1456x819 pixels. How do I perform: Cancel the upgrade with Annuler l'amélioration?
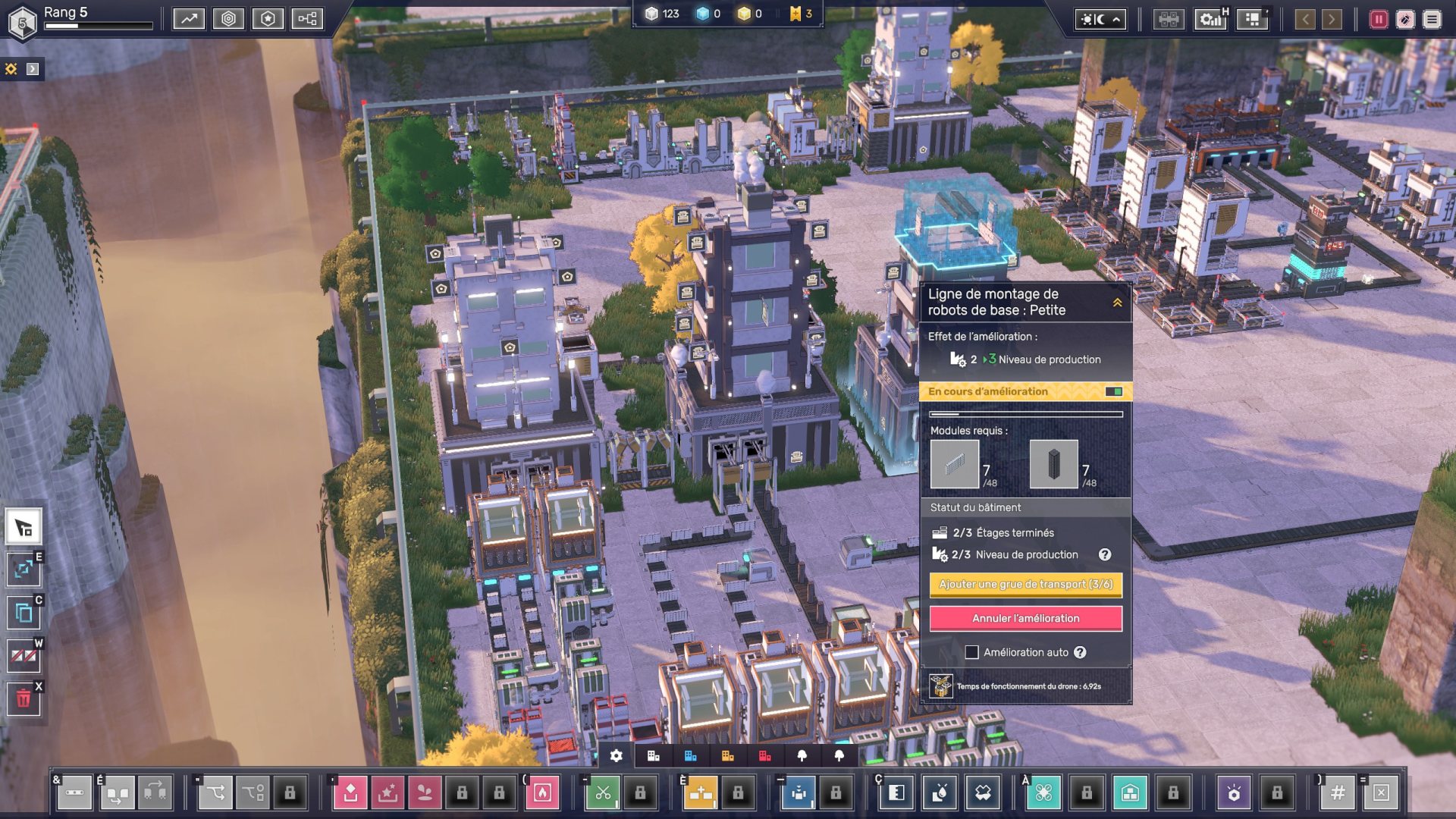(1025, 618)
